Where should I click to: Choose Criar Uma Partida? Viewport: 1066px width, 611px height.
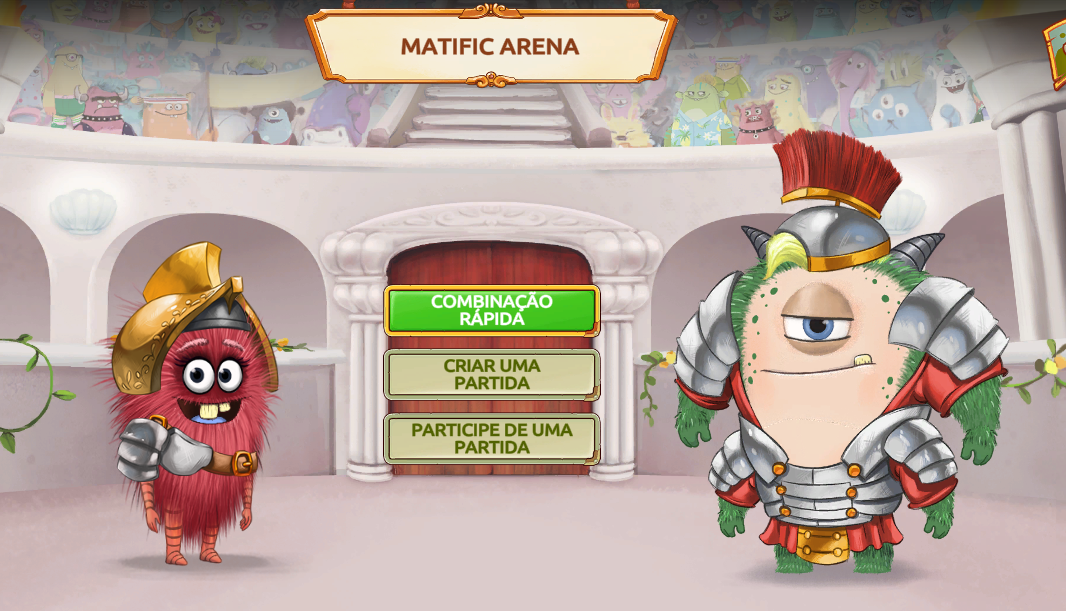point(491,374)
